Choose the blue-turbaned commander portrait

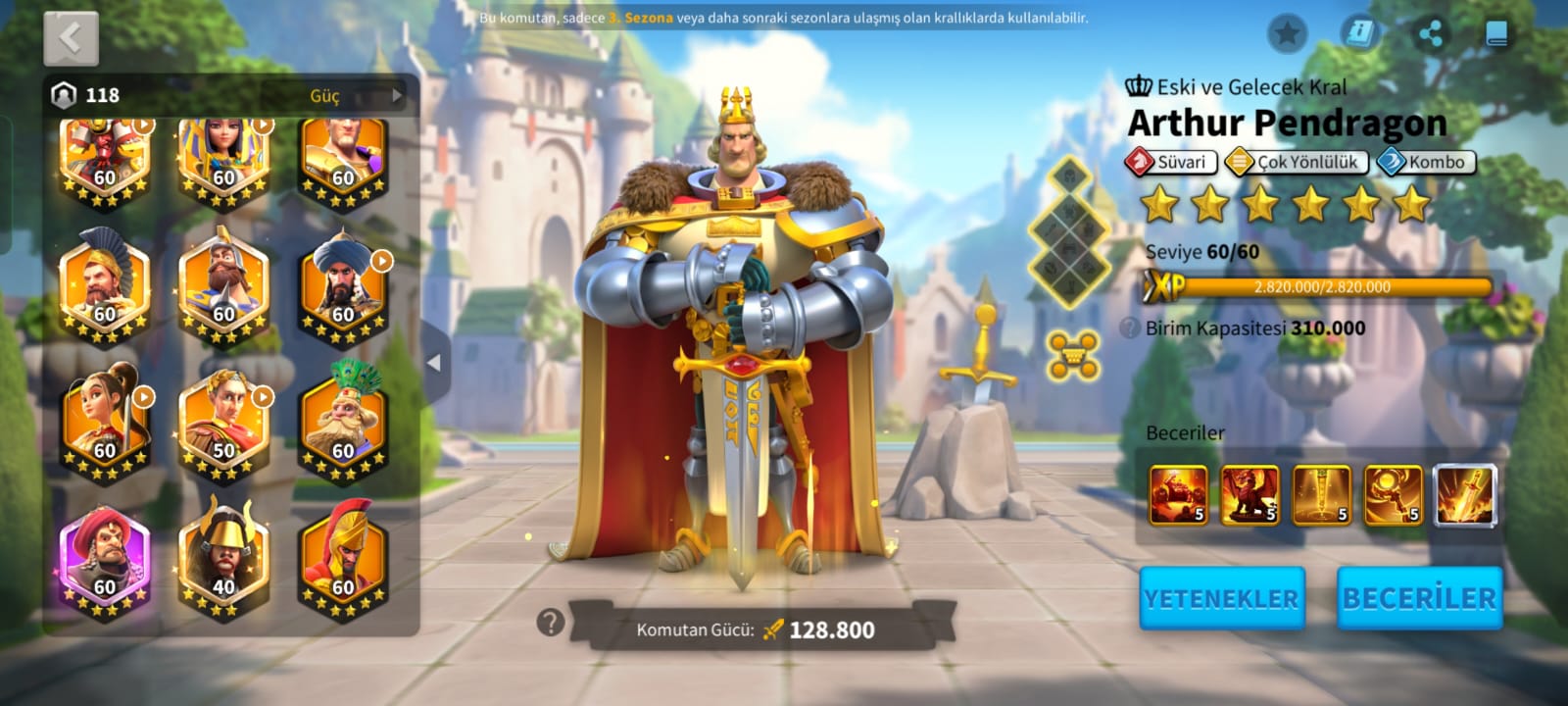click(x=343, y=286)
